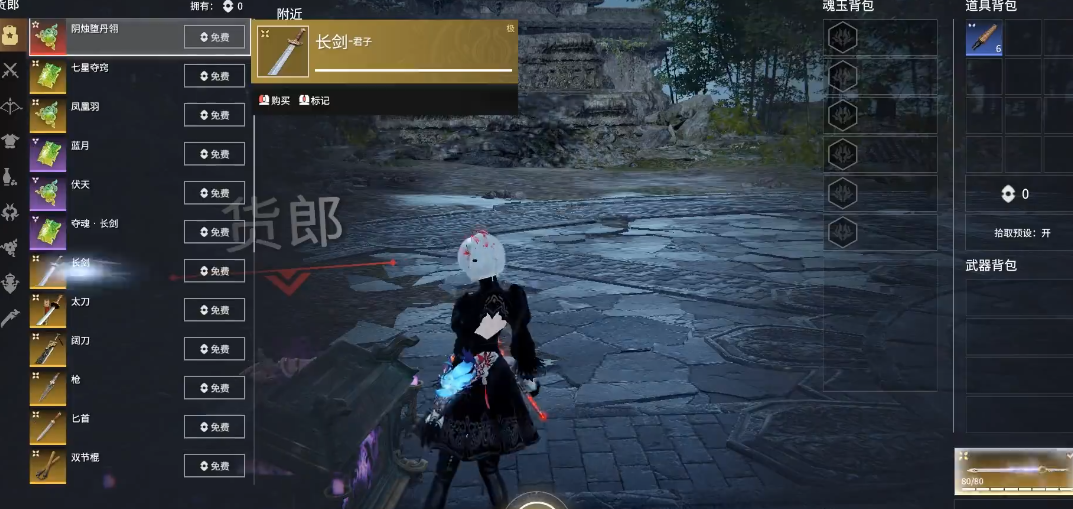Mark the longsword with 标记
This screenshot has height=509, width=1073.
click(314, 100)
